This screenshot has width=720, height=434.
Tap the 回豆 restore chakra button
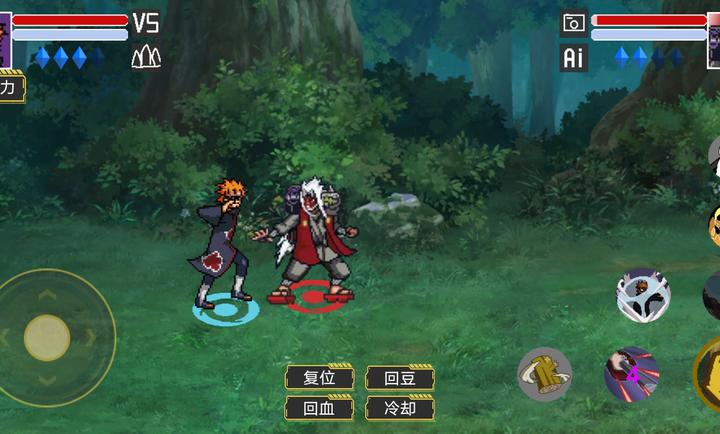[x=399, y=378]
